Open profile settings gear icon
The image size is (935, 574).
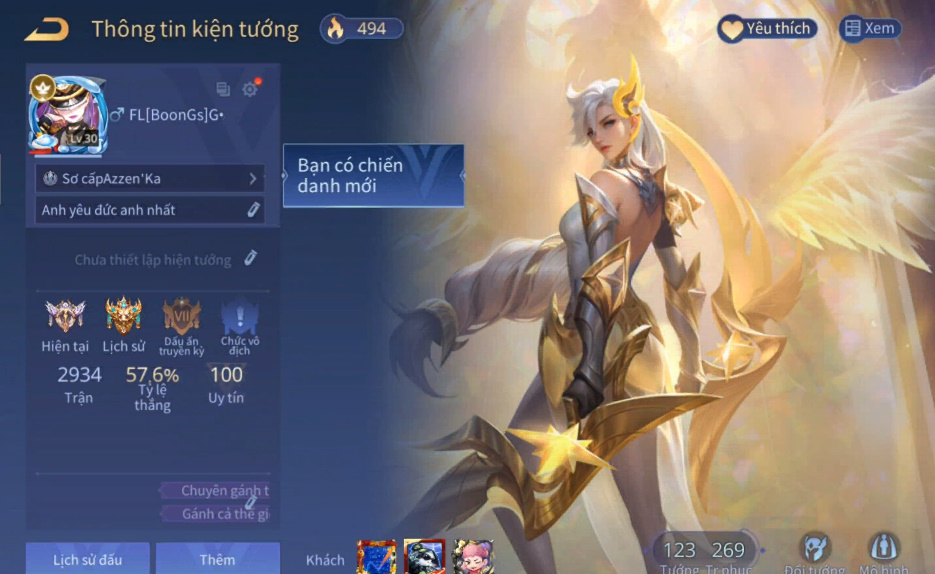[x=249, y=89]
